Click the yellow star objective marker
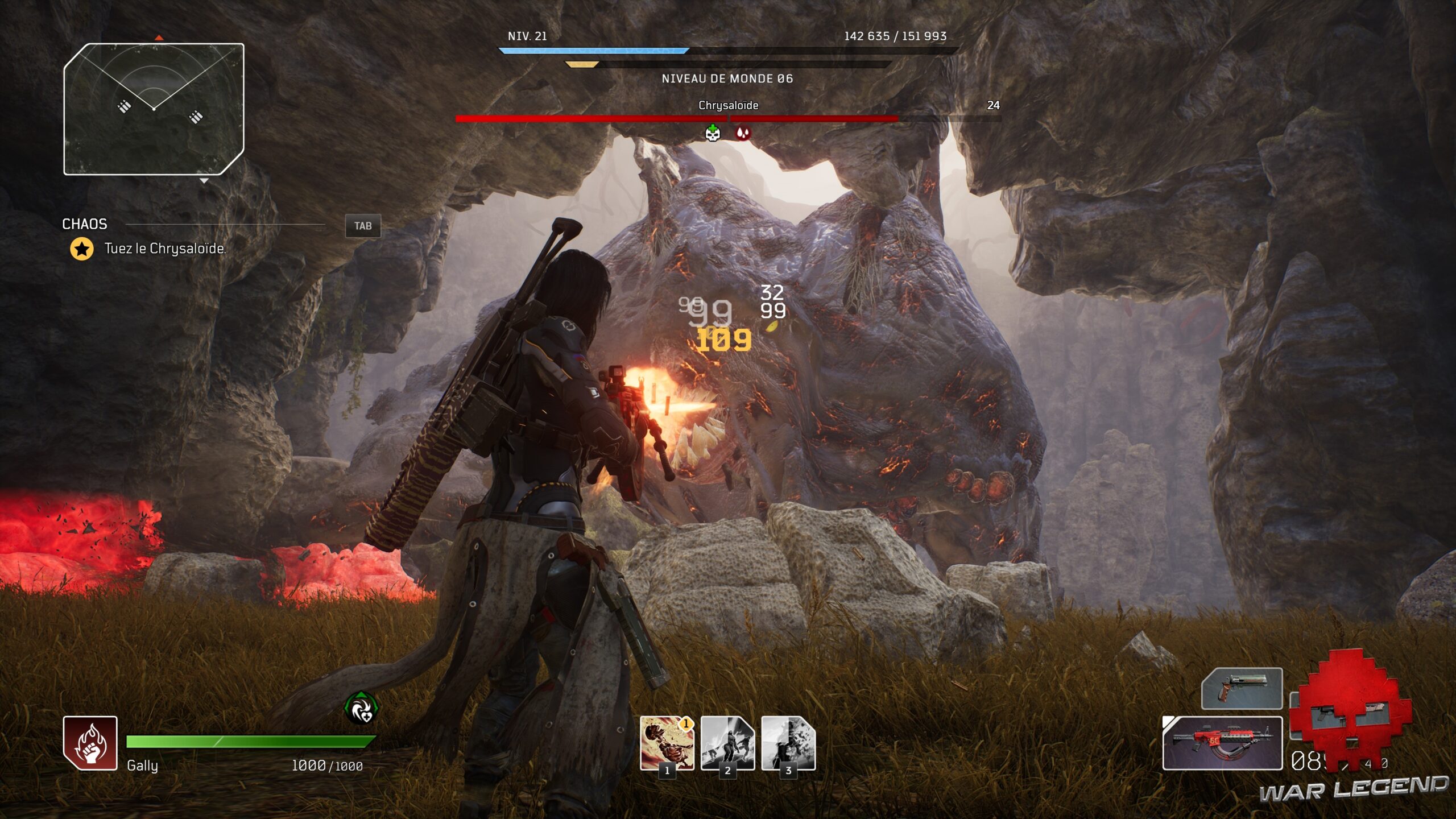 [x=82, y=249]
